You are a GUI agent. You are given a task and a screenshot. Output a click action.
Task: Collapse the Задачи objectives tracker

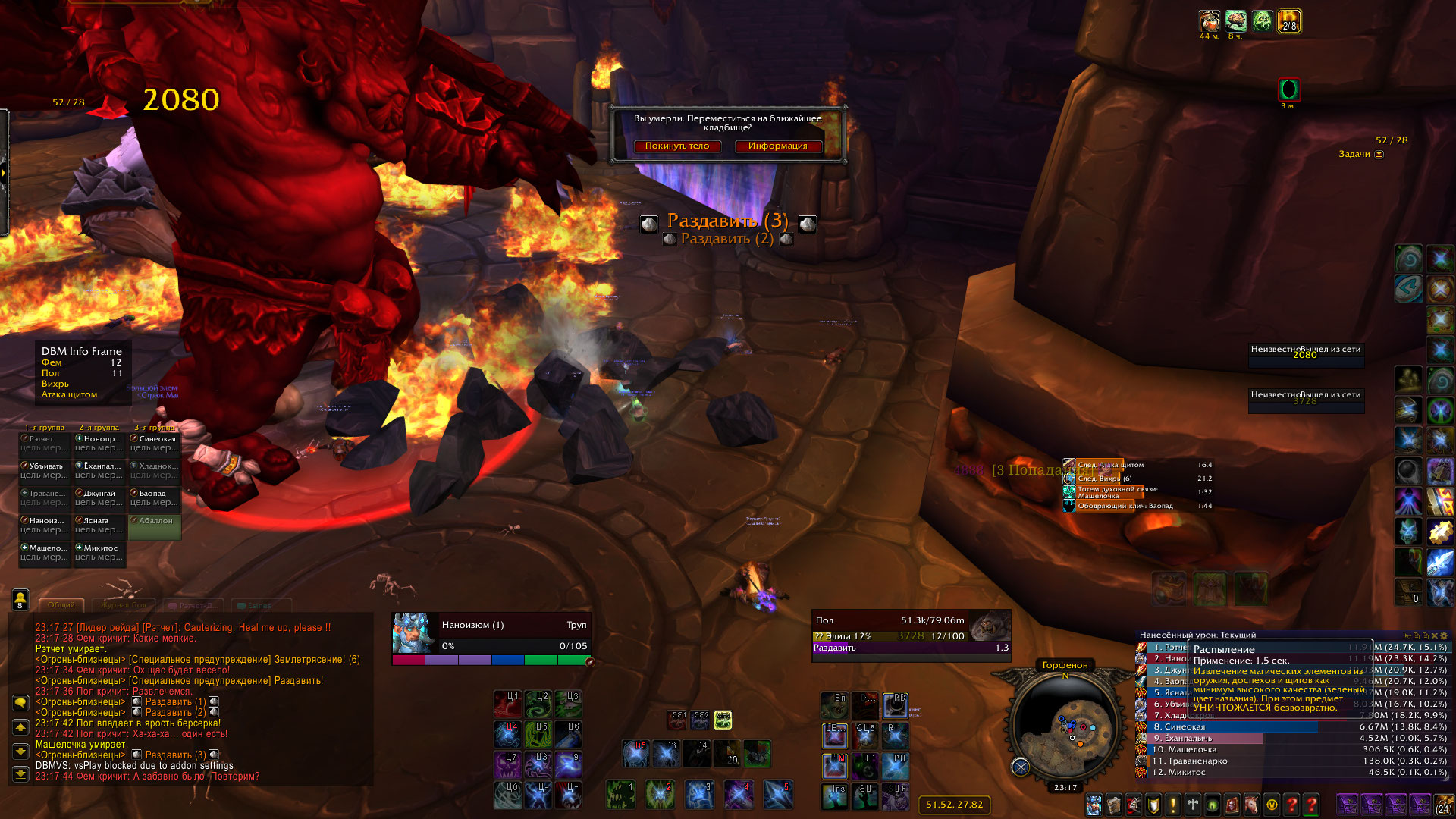point(1379,154)
